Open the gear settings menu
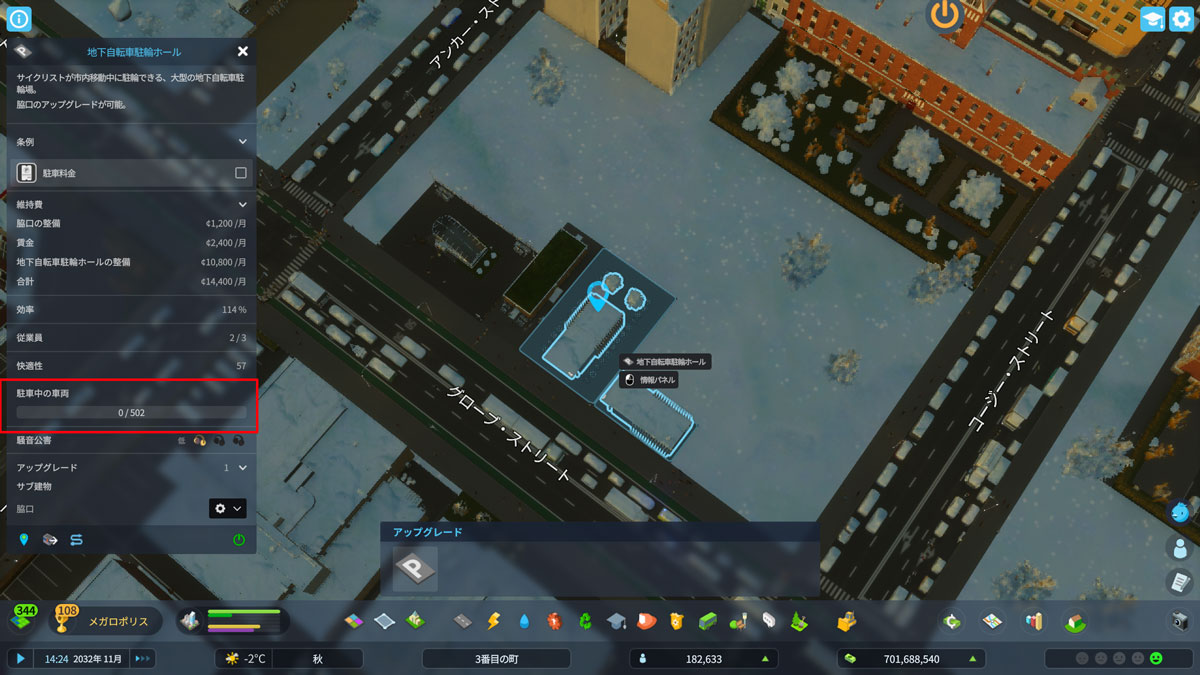Image resolution: width=1200 pixels, height=675 pixels. [1181, 19]
